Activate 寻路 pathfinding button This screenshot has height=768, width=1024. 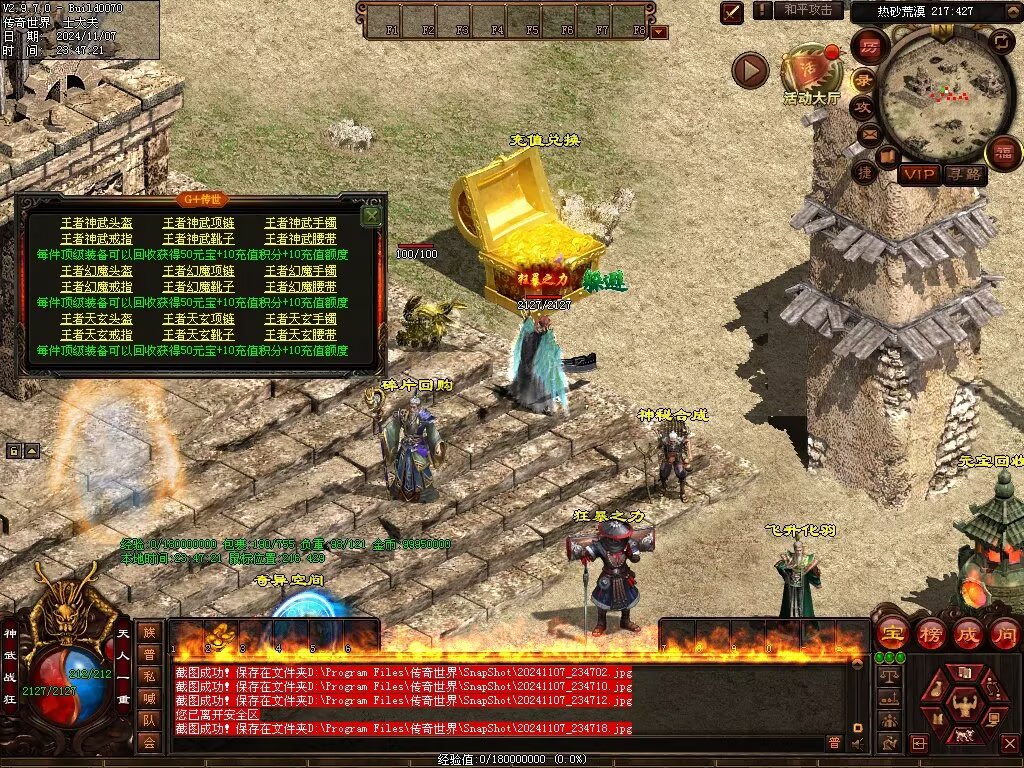point(964,175)
